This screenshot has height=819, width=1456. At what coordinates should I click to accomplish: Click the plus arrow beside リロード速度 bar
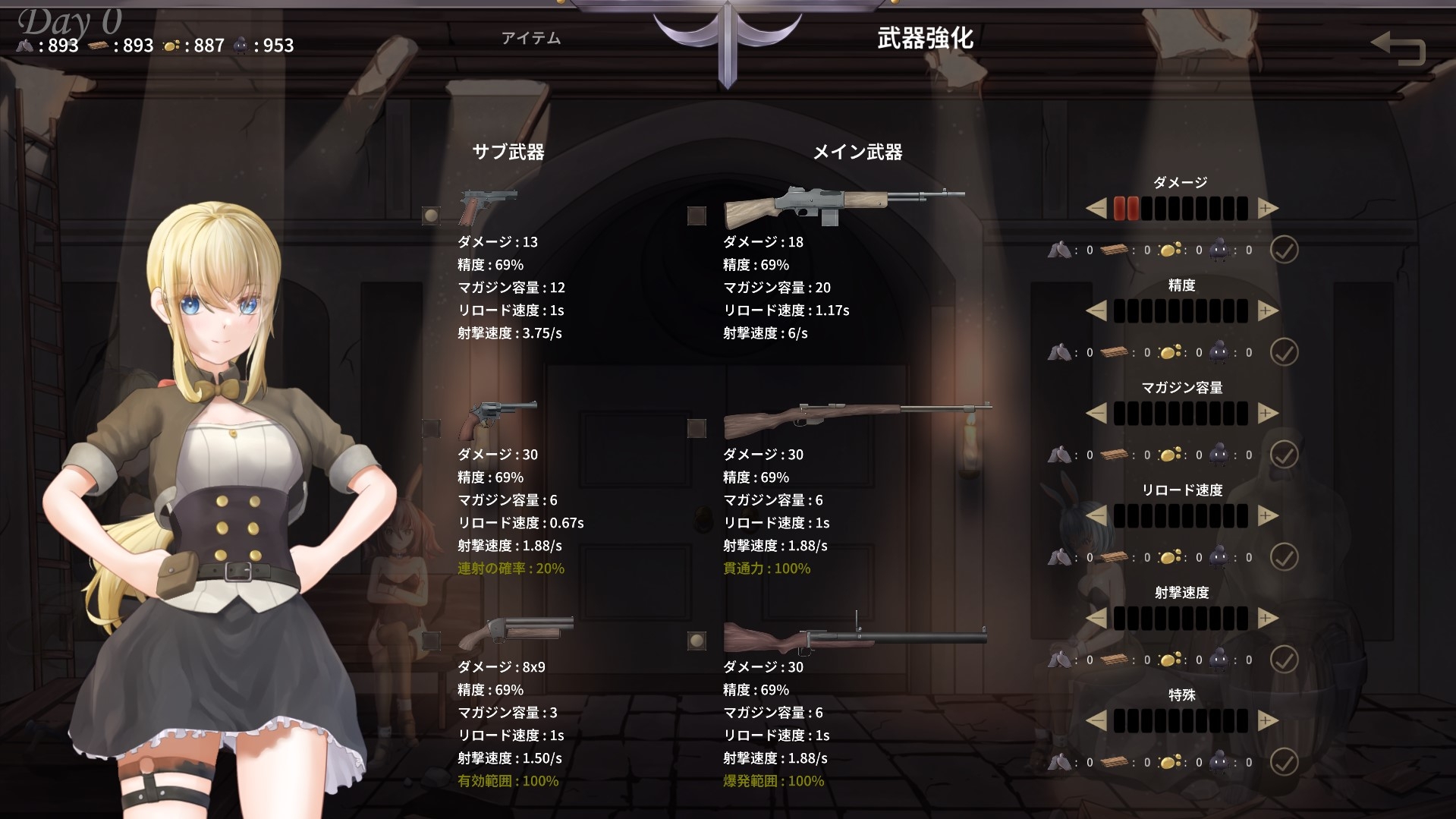click(x=1267, y=515)
